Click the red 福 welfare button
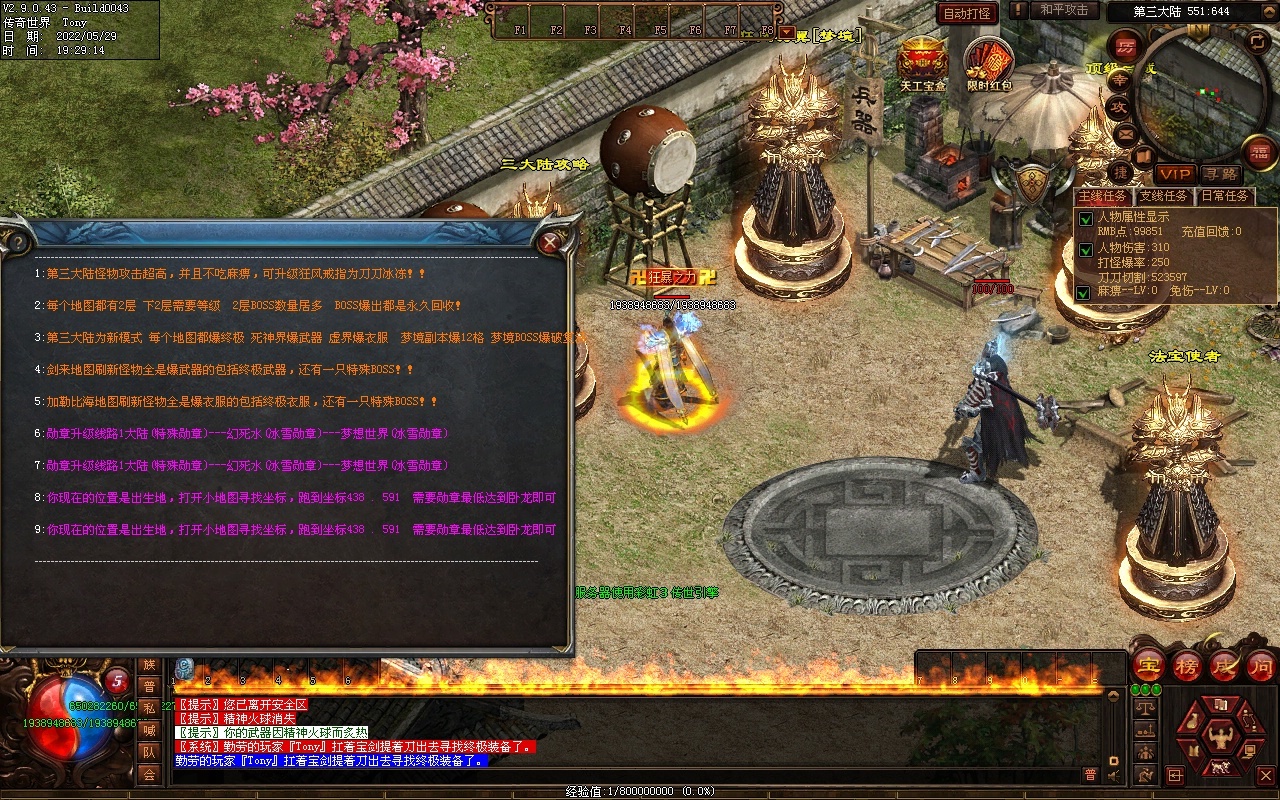Viewport: 1280px width, 800px height. pyautogui.click(x=1260, y=151)
